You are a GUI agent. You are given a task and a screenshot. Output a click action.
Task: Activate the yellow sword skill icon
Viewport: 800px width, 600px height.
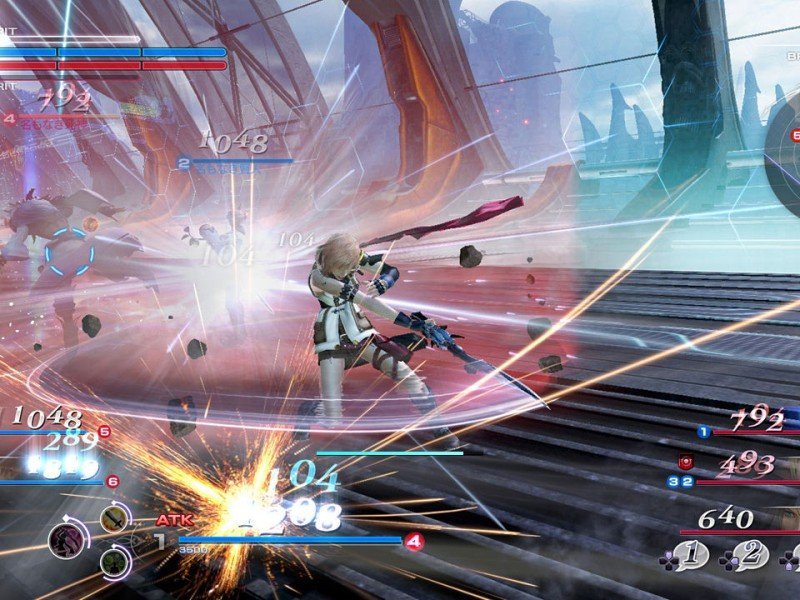tap(112, 518)
